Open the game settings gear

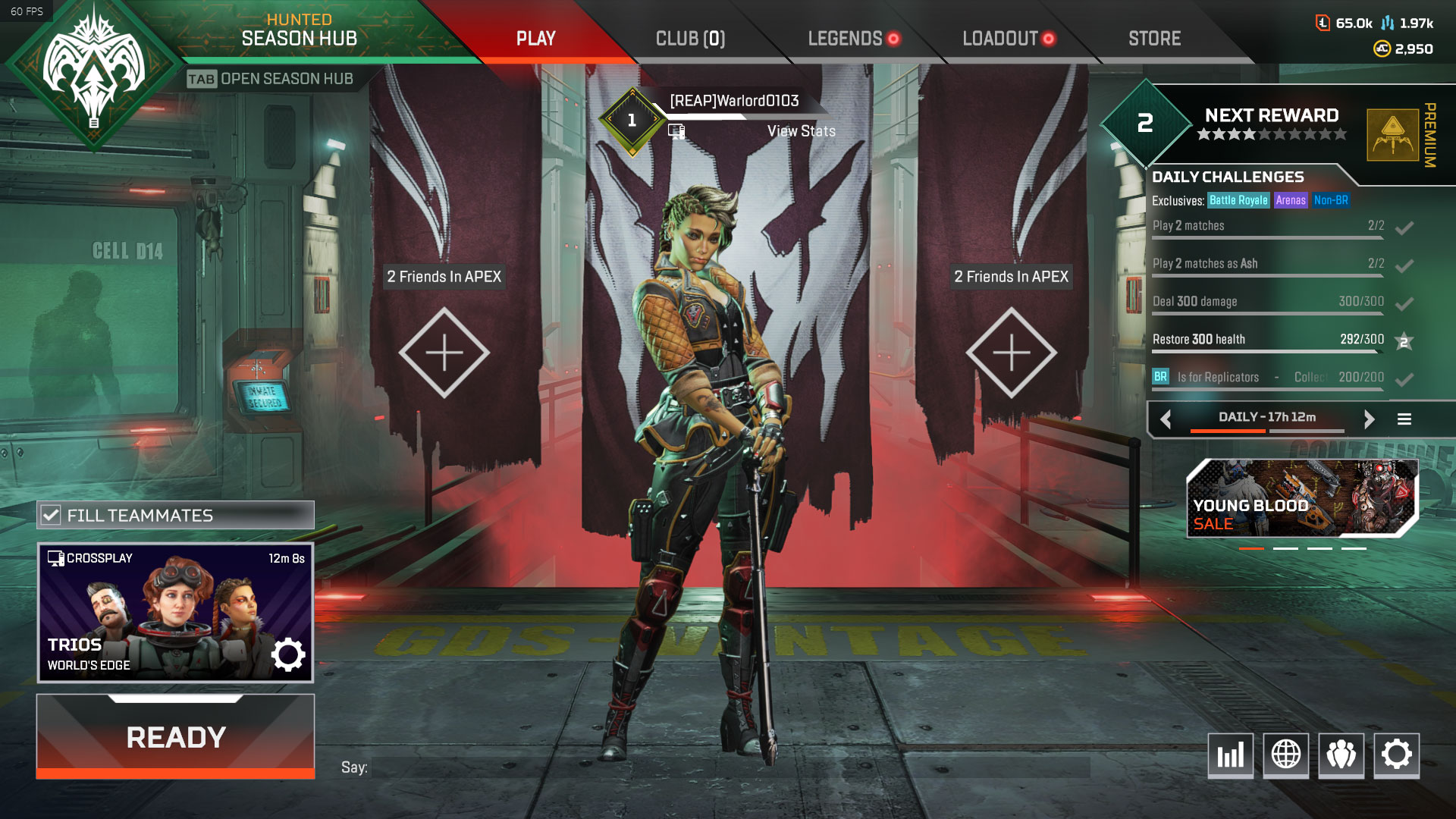[1396, 755]
